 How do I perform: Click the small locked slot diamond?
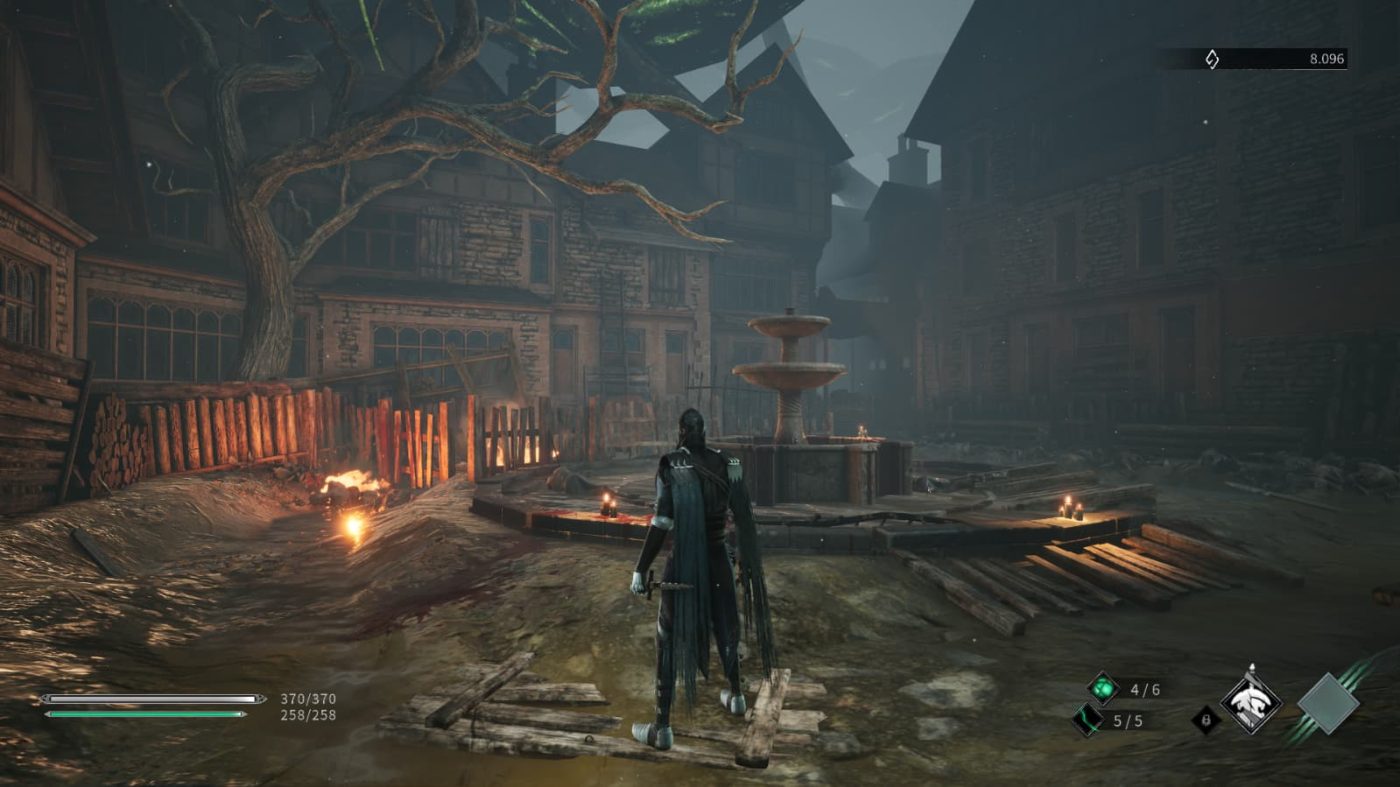click(x=1206, y=720)
